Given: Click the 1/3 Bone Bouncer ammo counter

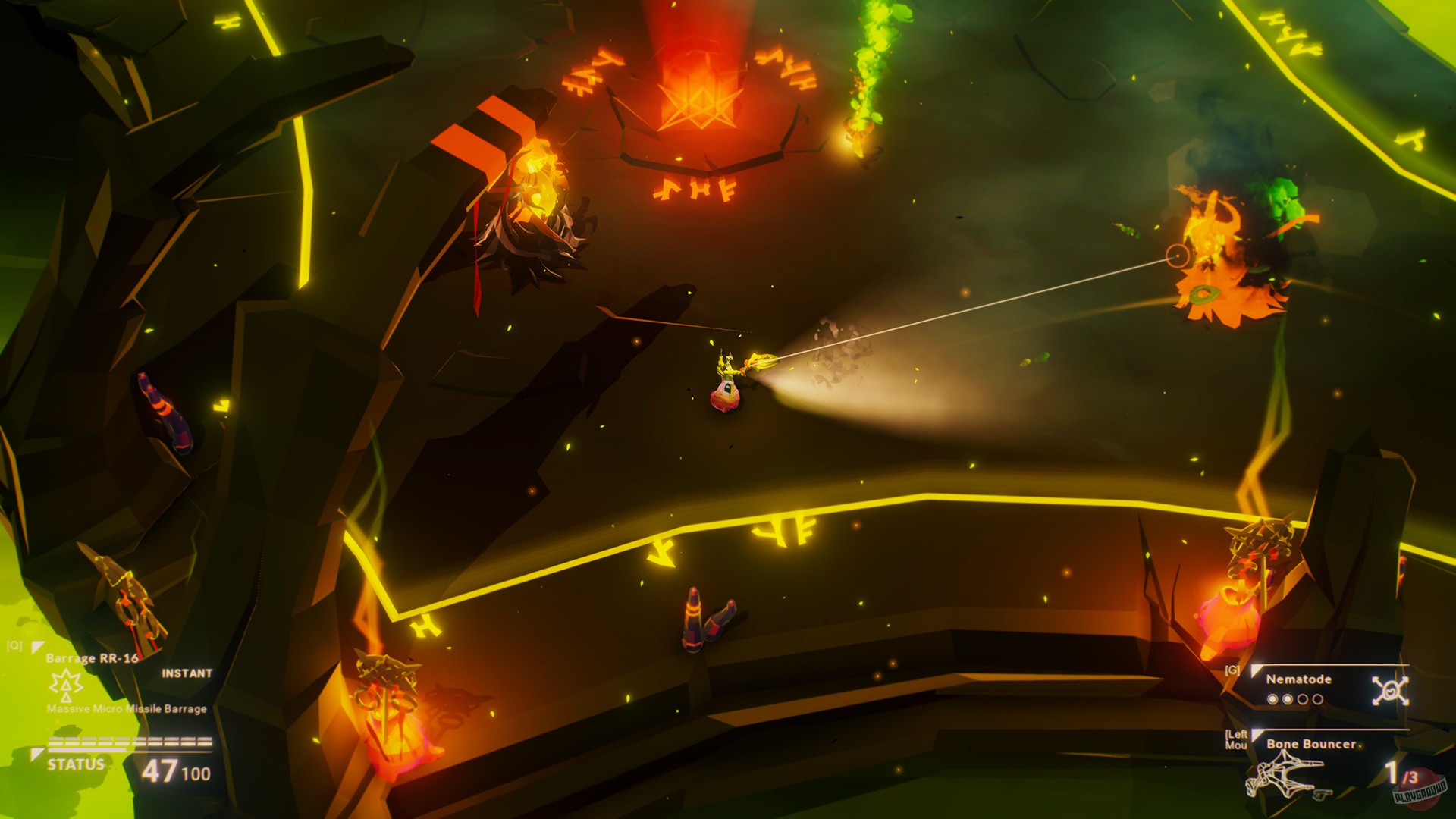Looking at the screenshot, I should (1400, 773).
